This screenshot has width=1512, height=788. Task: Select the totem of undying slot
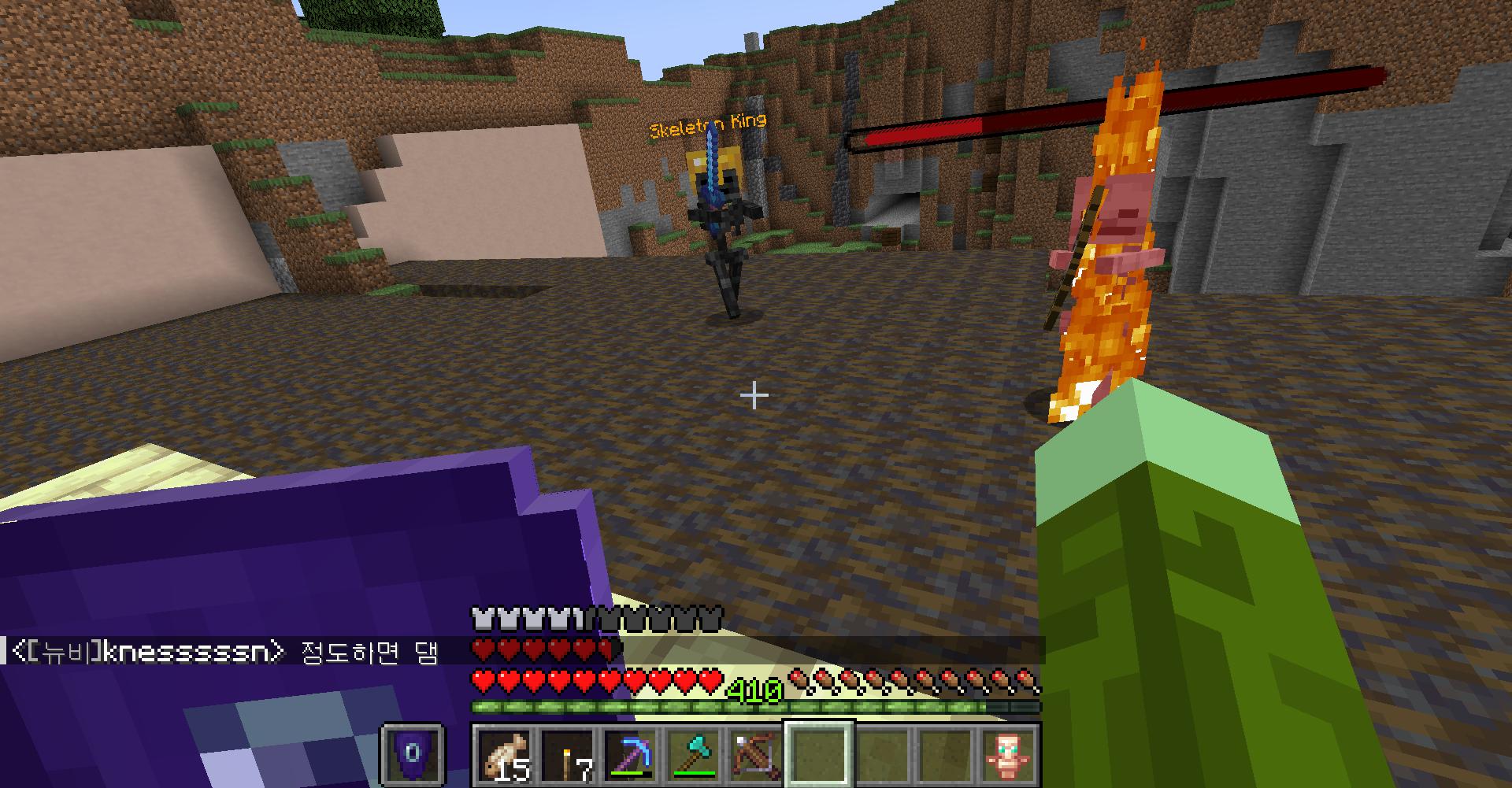(x=1009, y=755)
